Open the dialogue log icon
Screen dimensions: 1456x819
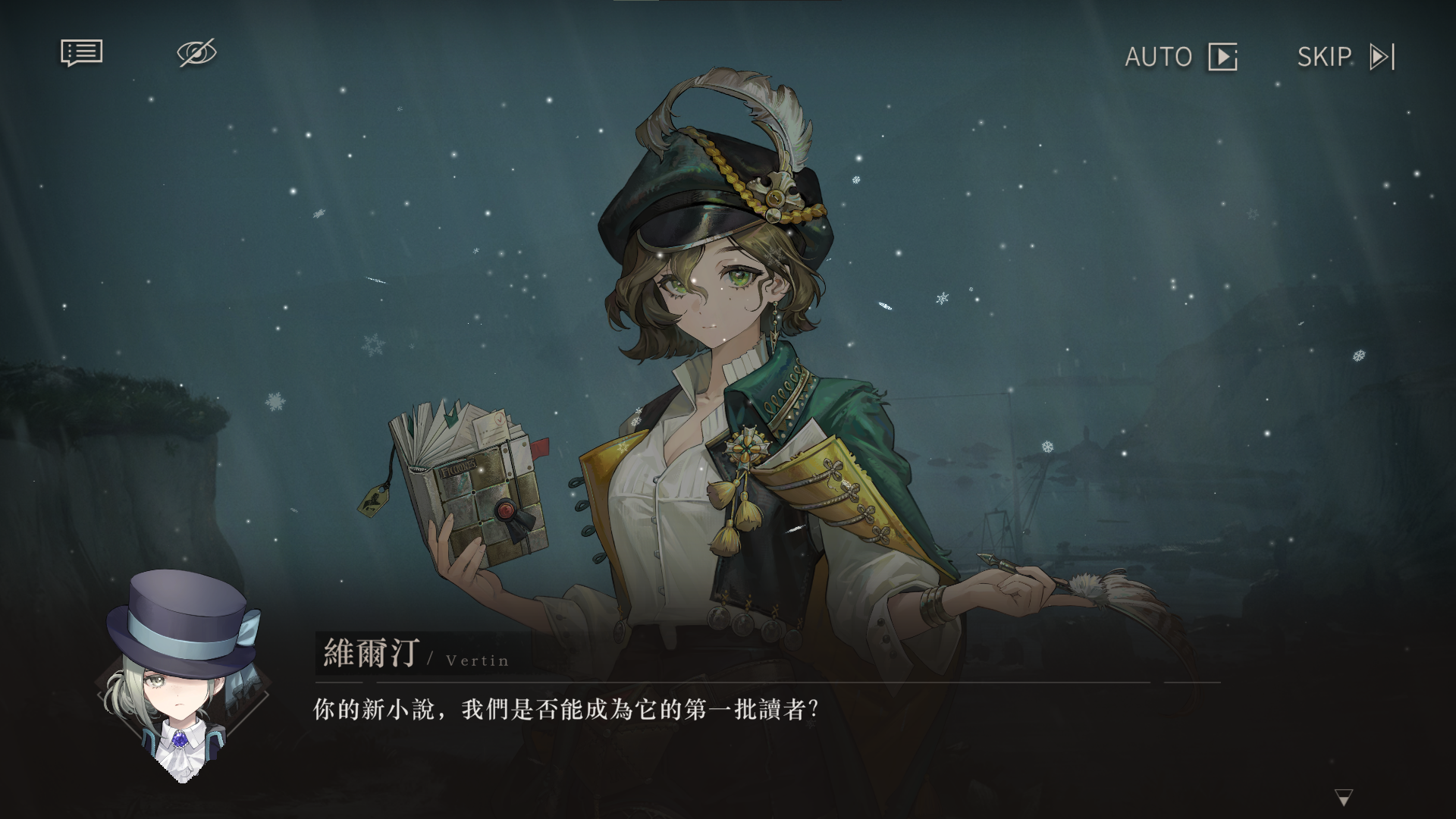tap(81, 53)
